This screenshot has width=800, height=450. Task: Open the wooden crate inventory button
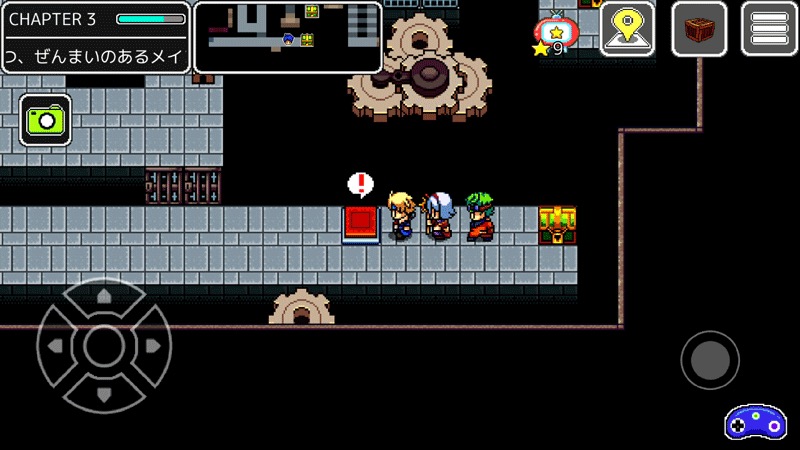699,29
